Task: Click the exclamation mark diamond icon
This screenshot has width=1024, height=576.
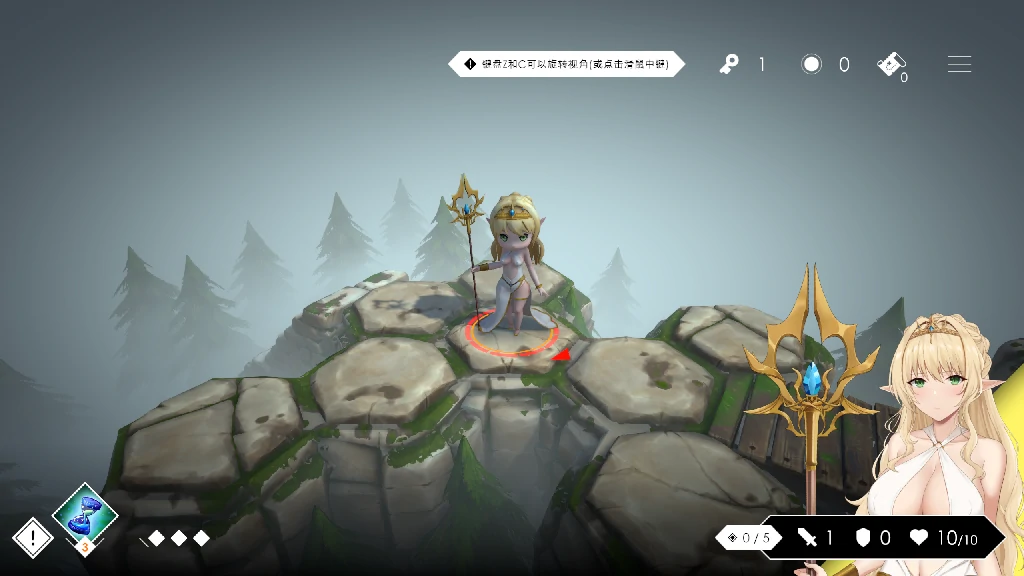Action: click(33, 538)
